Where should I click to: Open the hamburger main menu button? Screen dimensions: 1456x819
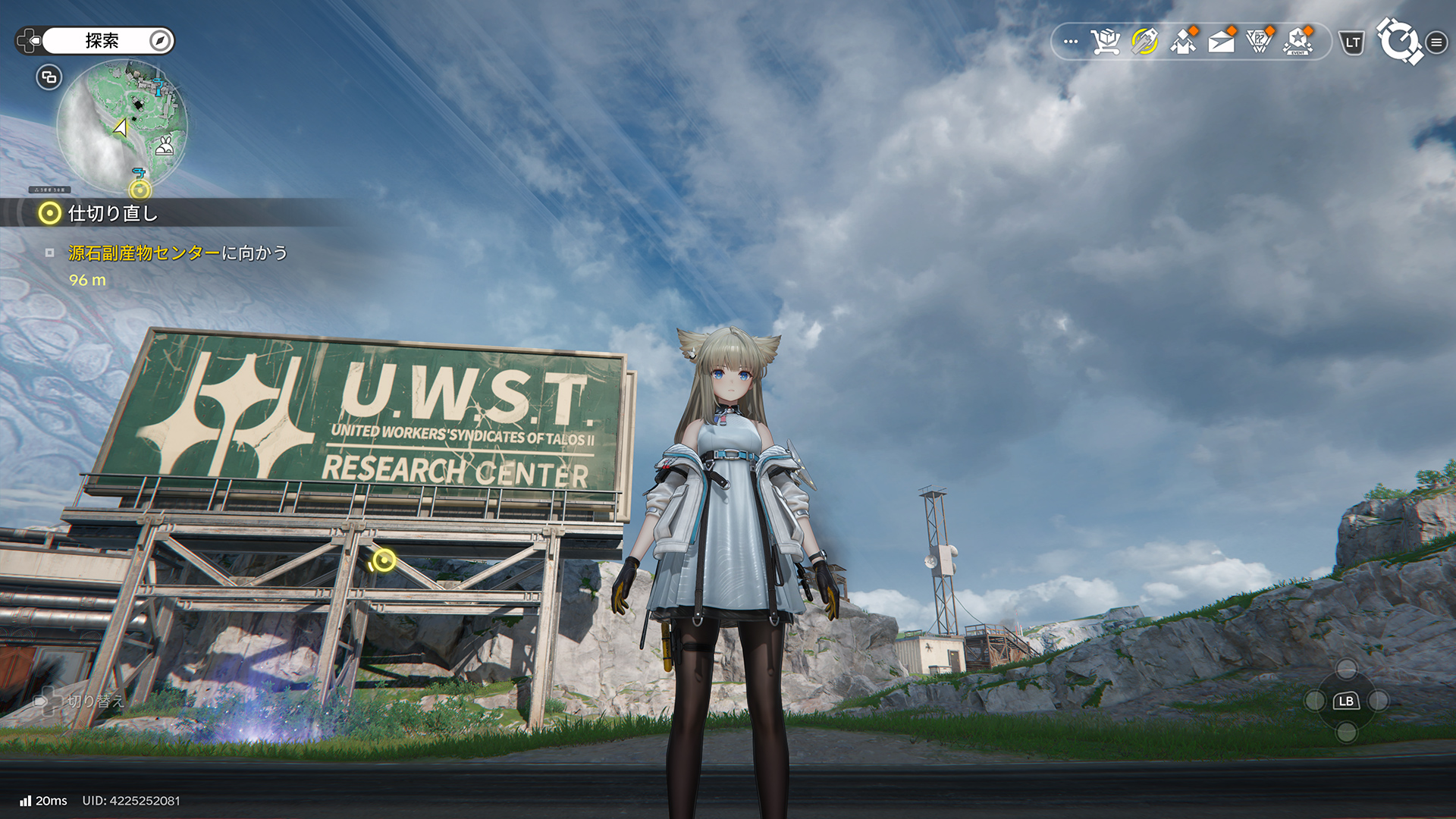tap(1436, 42)
